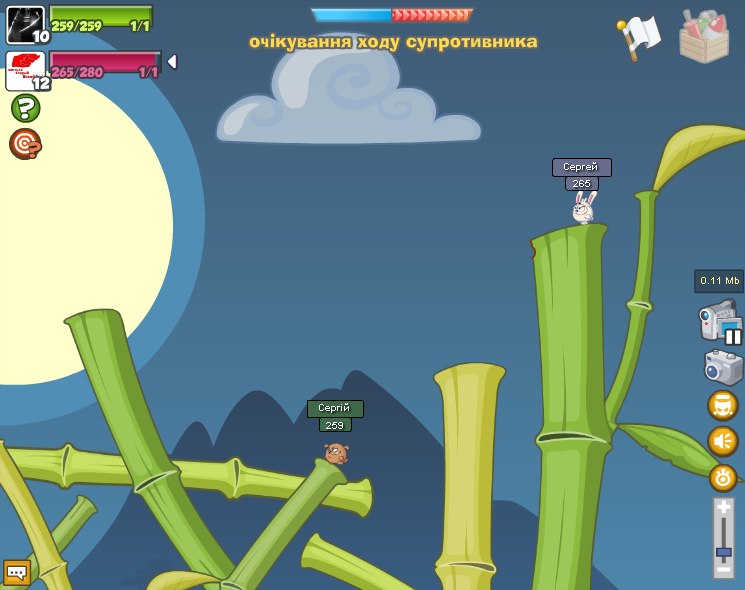Open the weapons crate
Image resolution: width=745 pixels, height=590 pixels.
coord(704,36)
